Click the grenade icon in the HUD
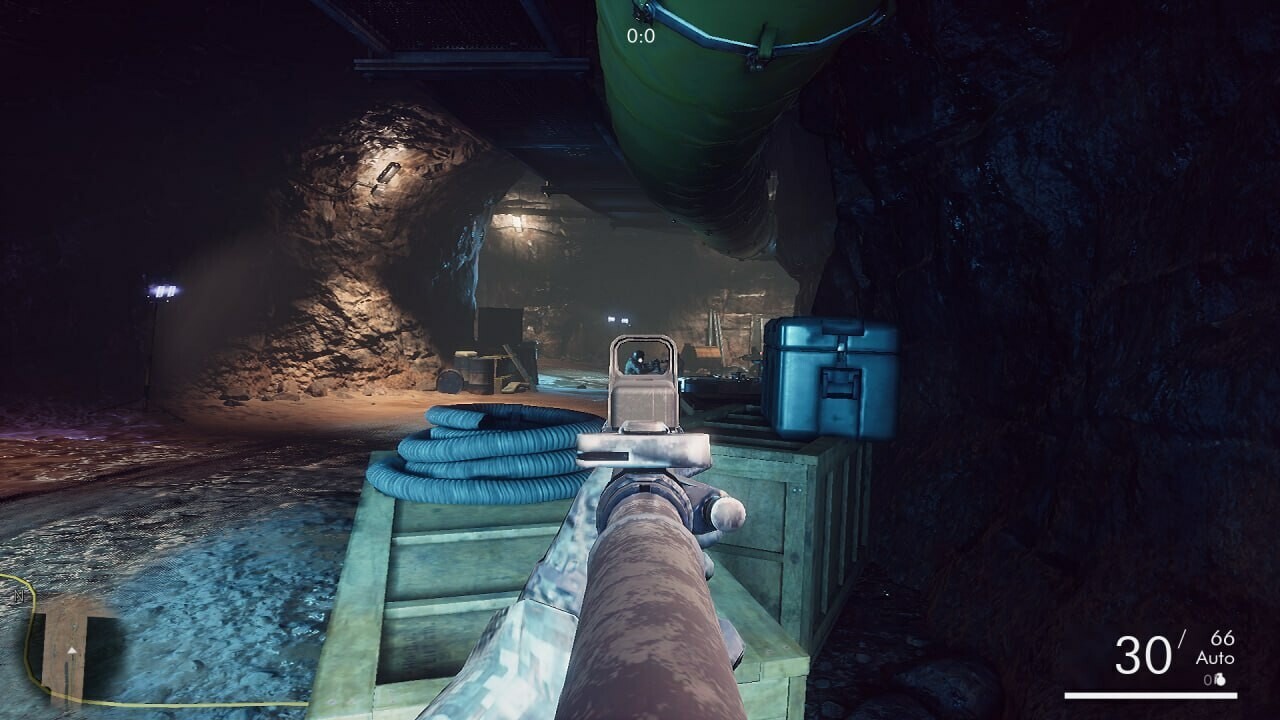The image size is (1280, 720). tap(1221, 680)
